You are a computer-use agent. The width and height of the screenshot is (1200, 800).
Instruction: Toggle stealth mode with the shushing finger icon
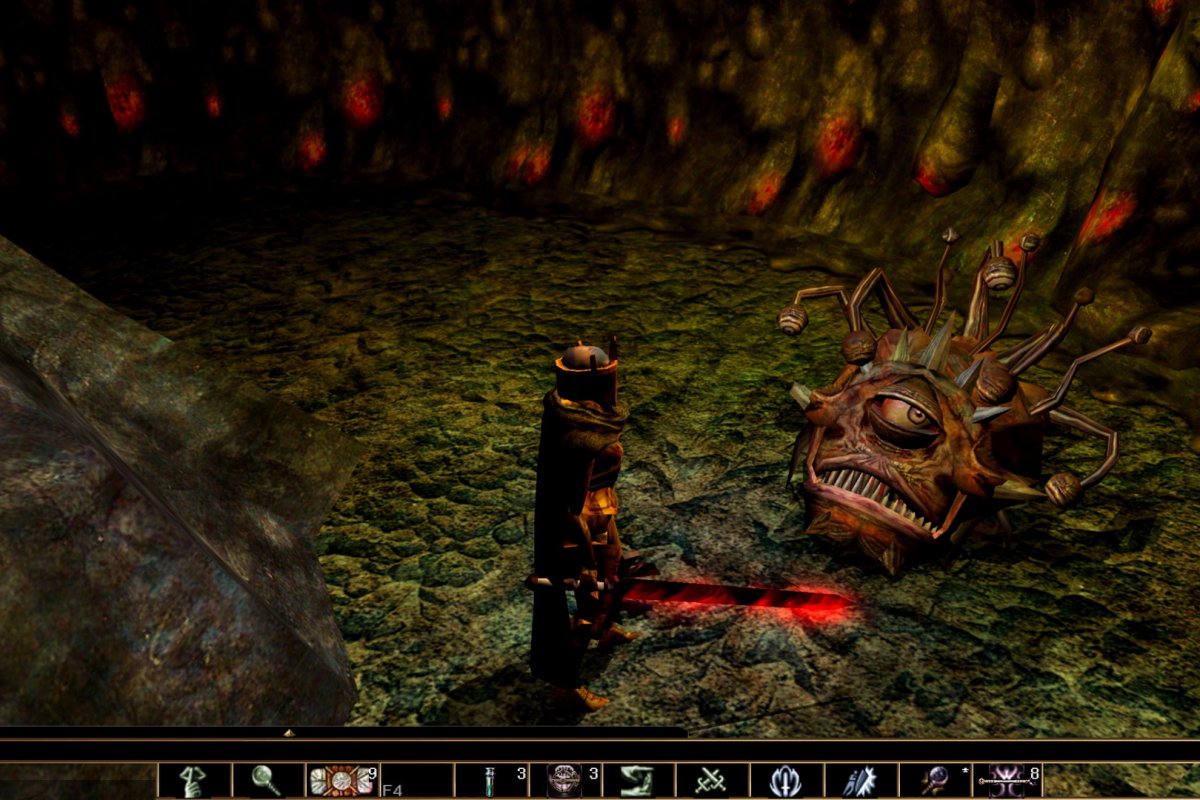[194, 781]
